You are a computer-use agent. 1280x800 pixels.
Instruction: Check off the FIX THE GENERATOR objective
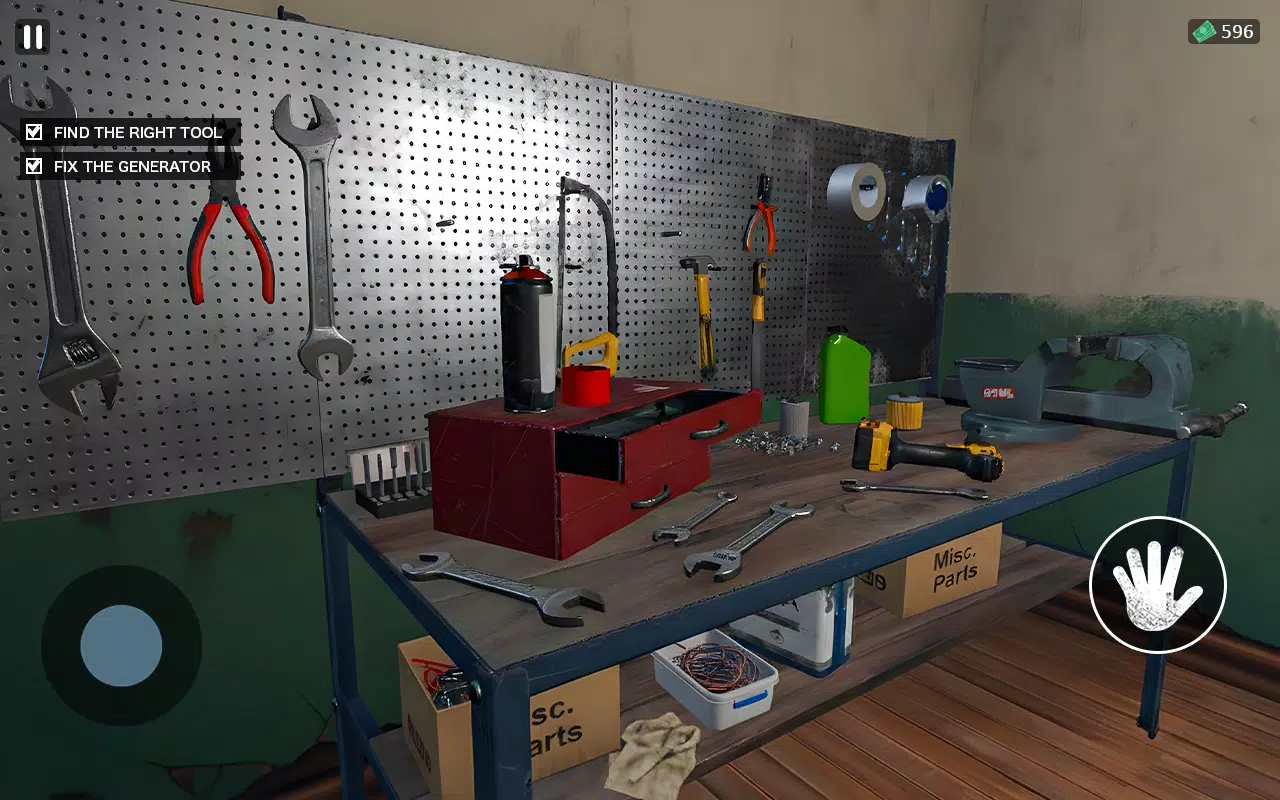33,165
